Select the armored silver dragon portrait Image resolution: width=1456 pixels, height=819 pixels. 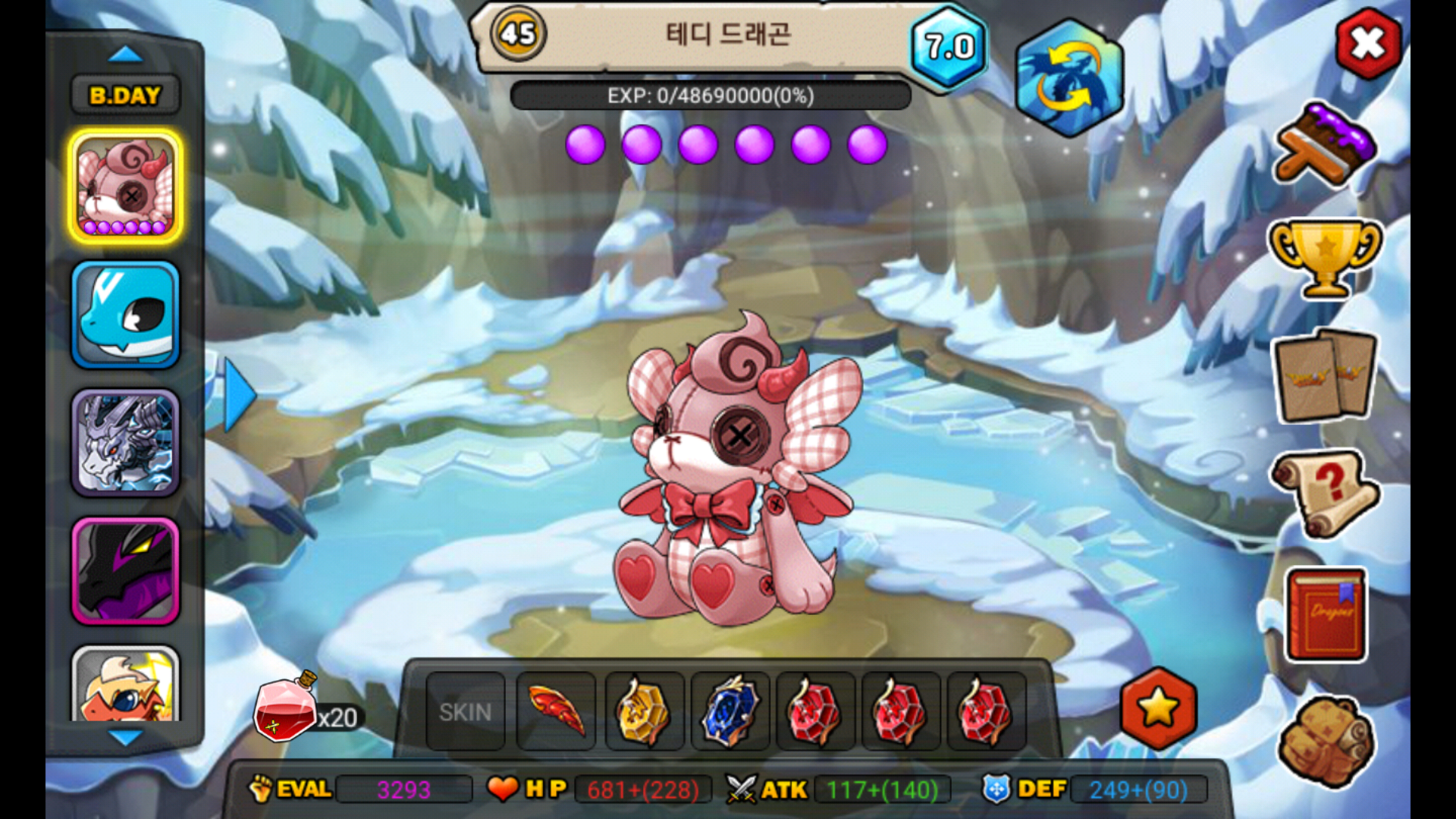coord(126,443)
